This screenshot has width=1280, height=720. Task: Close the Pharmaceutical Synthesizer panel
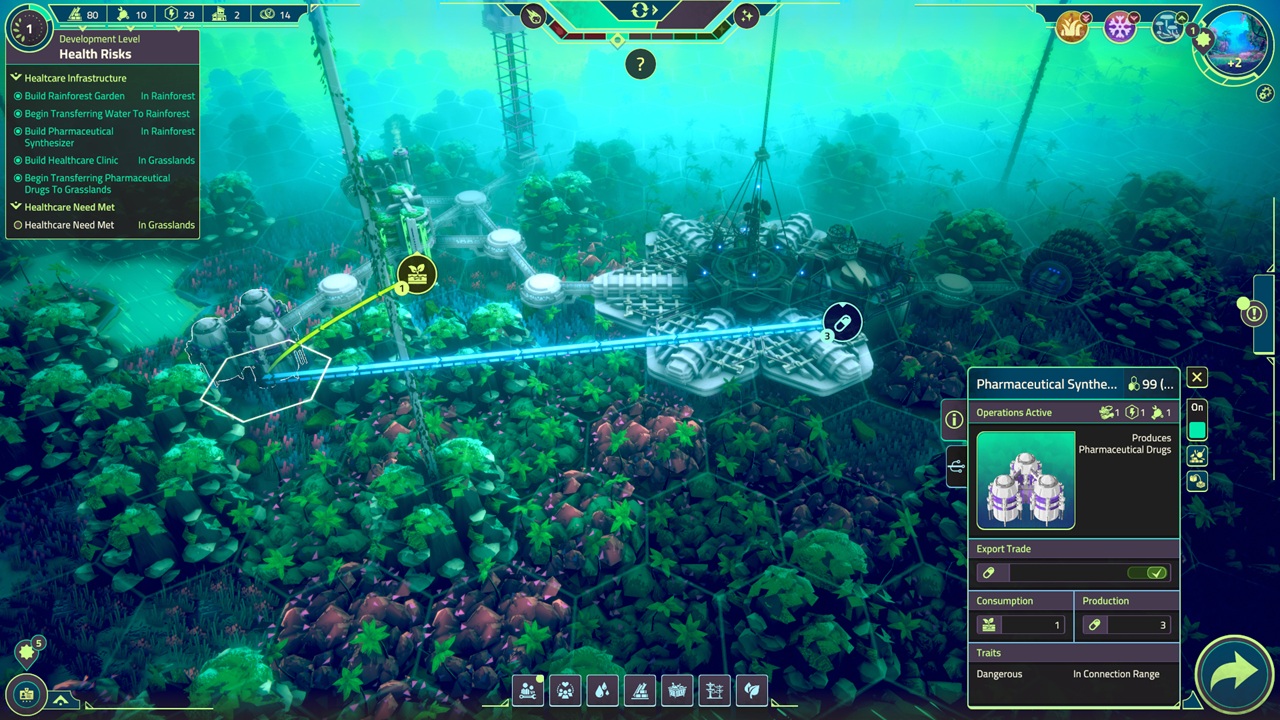coord(1196,377)
